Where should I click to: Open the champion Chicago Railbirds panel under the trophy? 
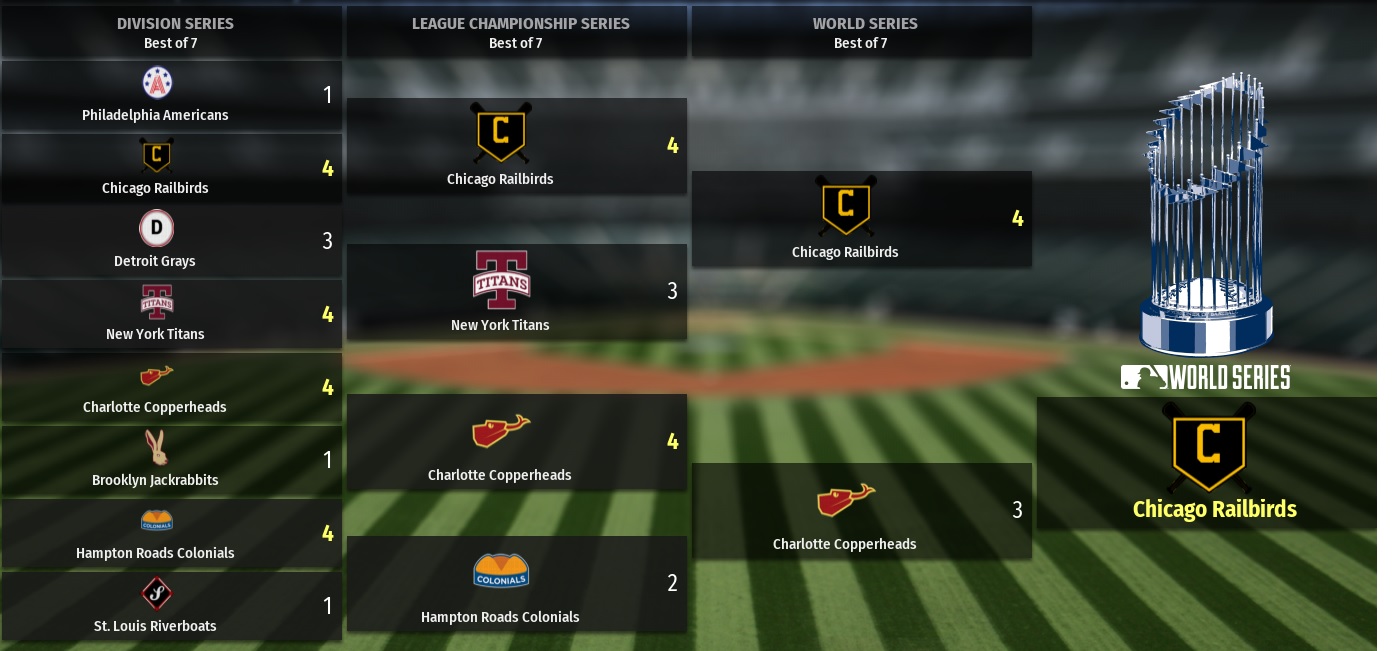pos(1213,464)
